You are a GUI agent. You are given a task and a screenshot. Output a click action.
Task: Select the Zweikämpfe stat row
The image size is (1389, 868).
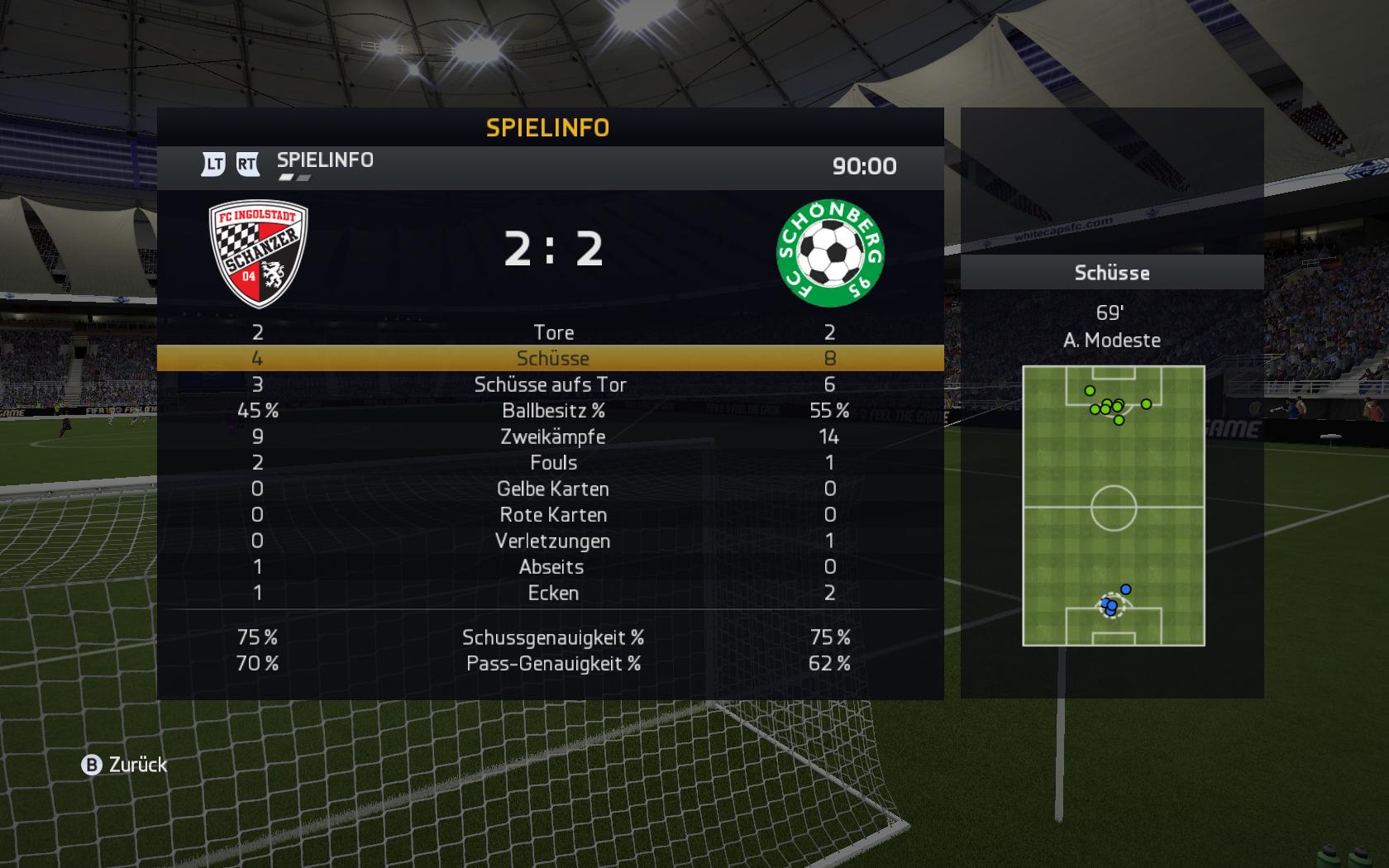pyautogui.click(x=552, y=436)
